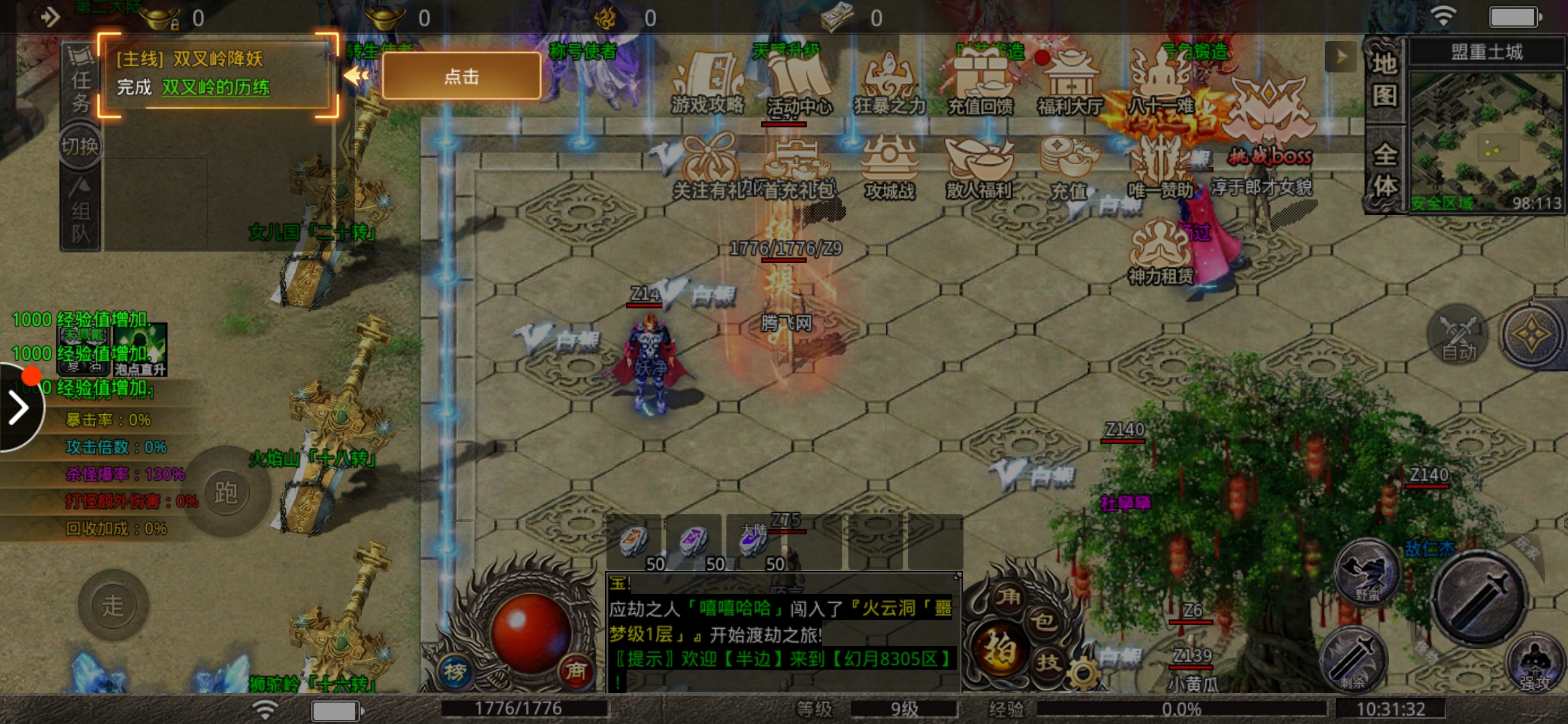Open the 角 character button
Screen dimensions: 1568x724
(x=1008, y=595)
